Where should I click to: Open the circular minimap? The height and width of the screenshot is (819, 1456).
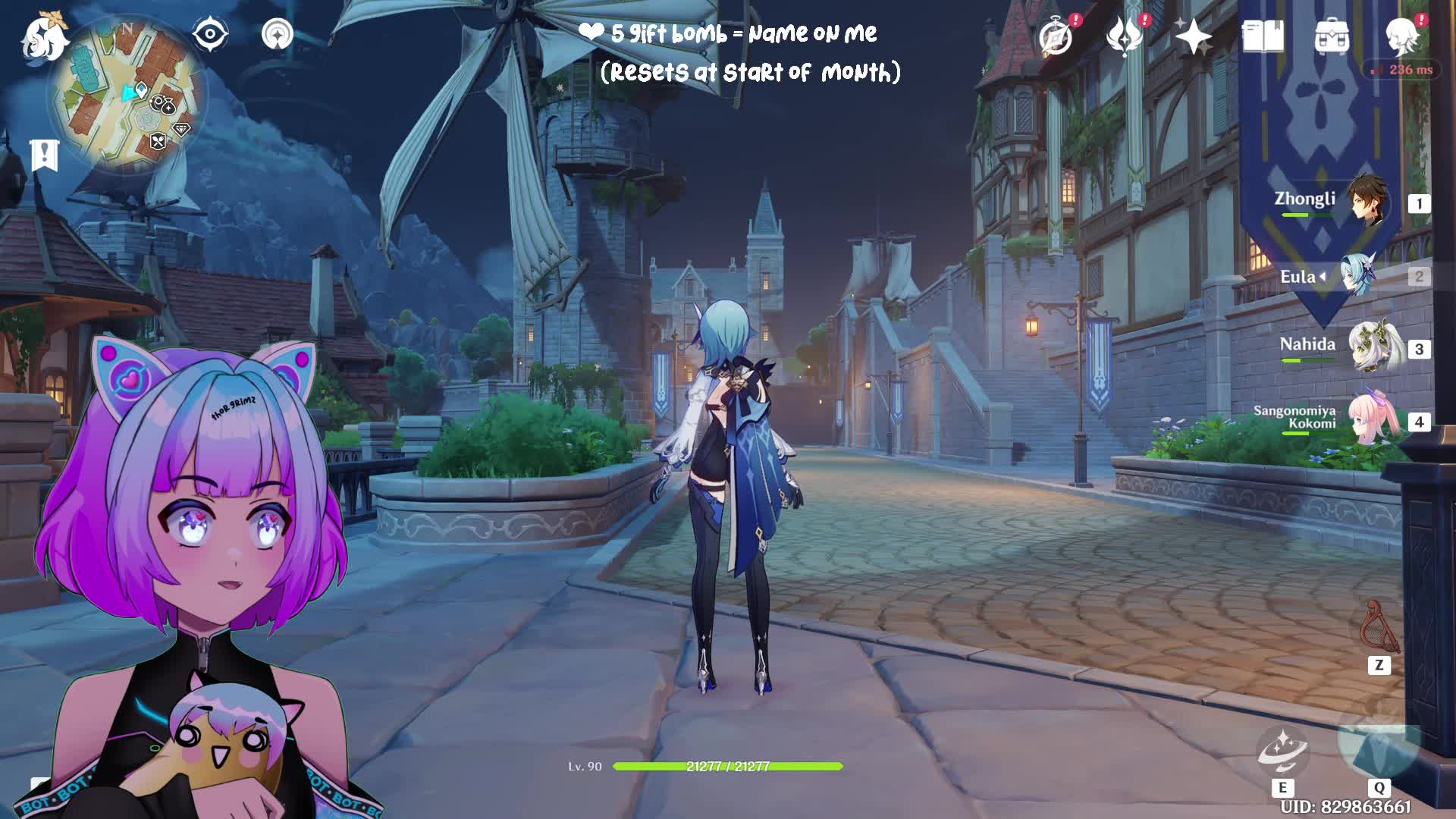coord(127,96)
